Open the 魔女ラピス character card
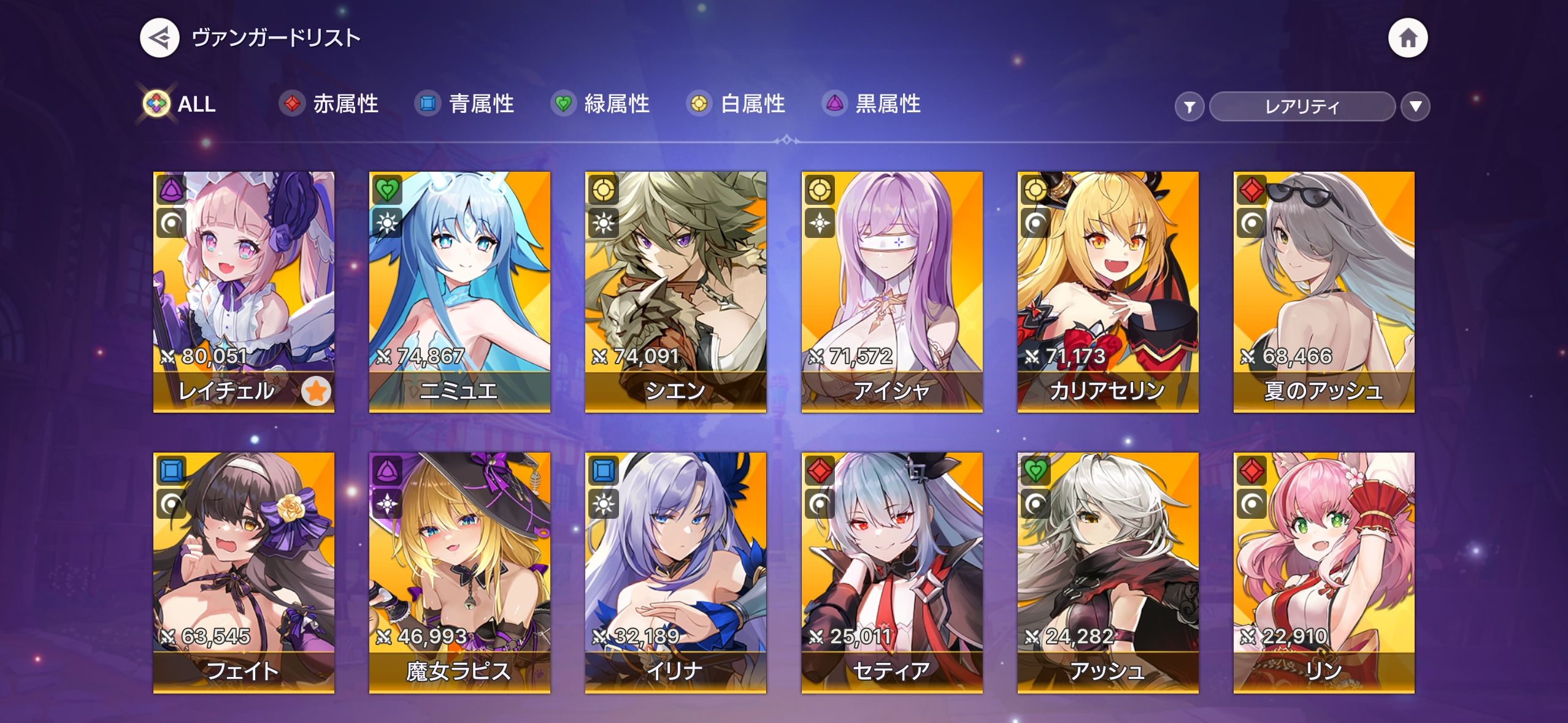 coord(459,572)
